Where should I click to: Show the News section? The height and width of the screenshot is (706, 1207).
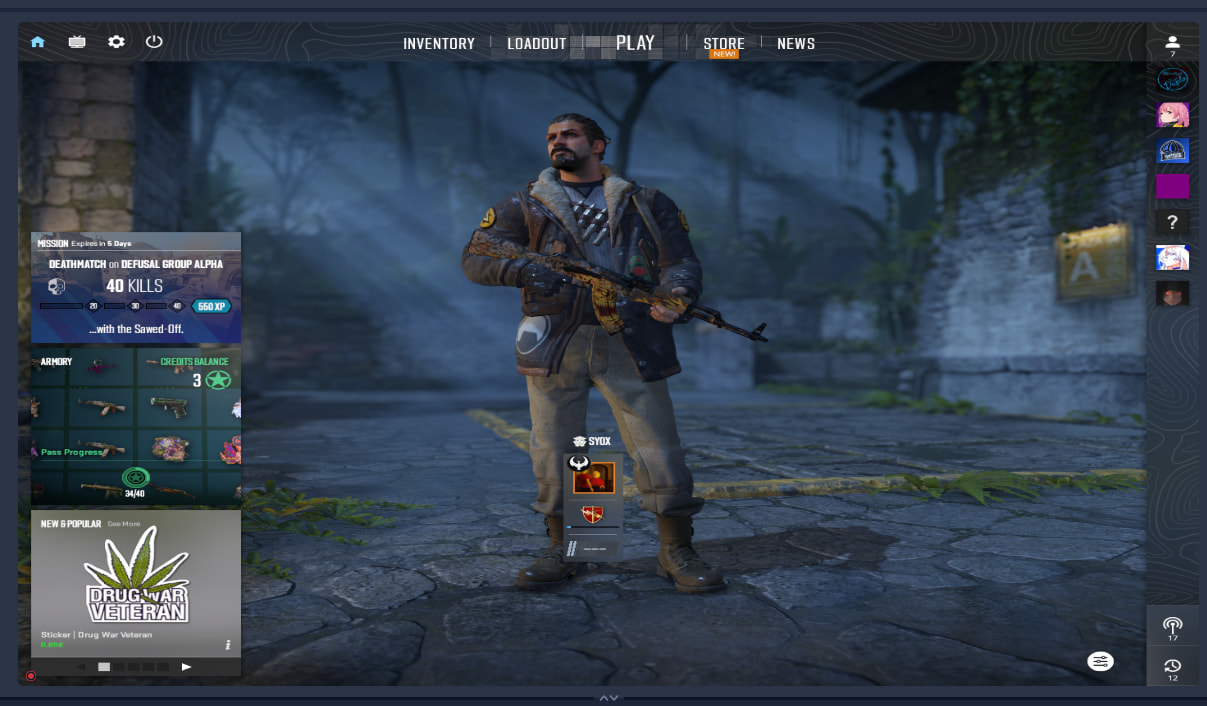[795, 44]
